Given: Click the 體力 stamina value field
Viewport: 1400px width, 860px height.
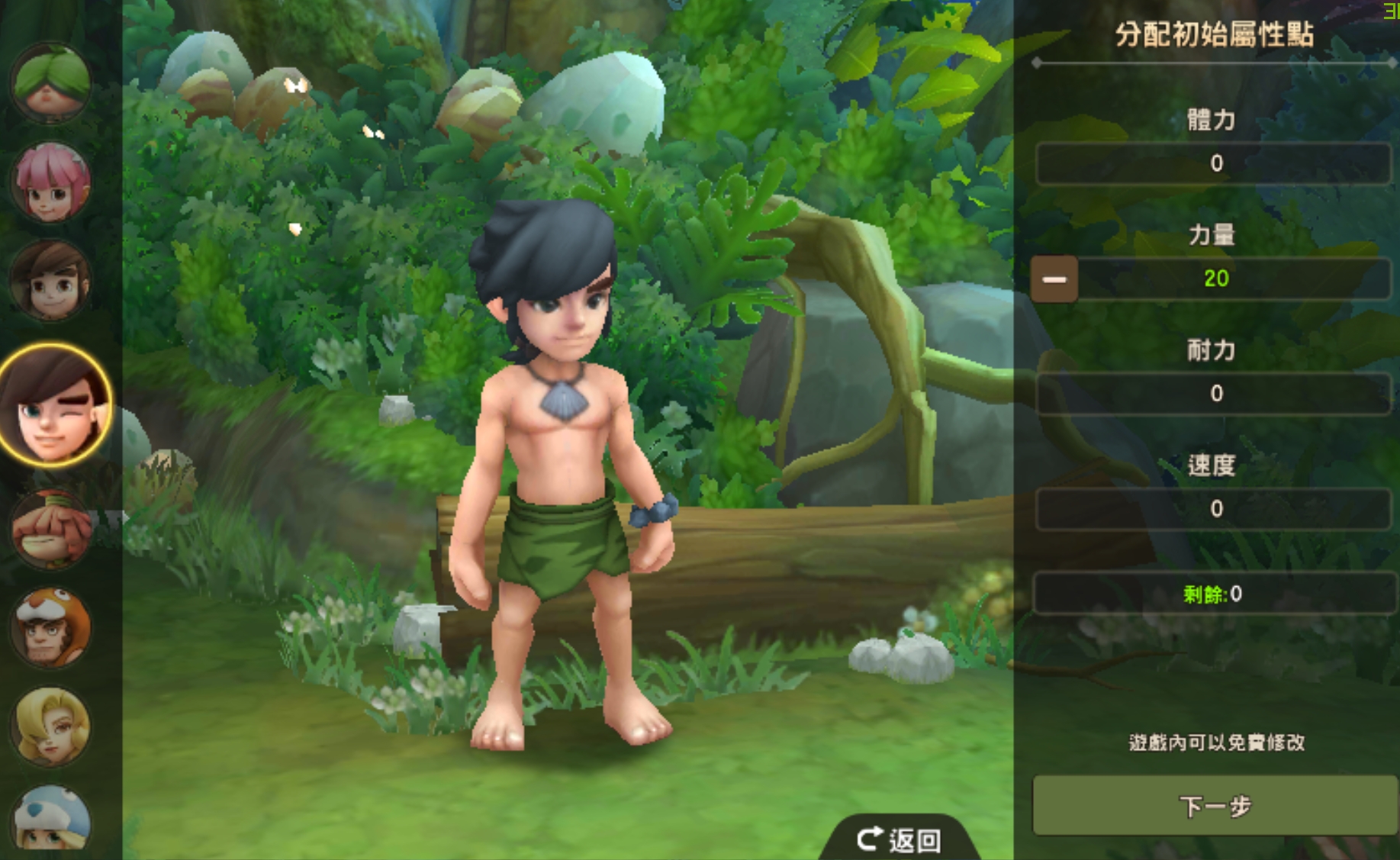Looking at the screenshot, I should pyautogui.click(x=1215, y=163).
